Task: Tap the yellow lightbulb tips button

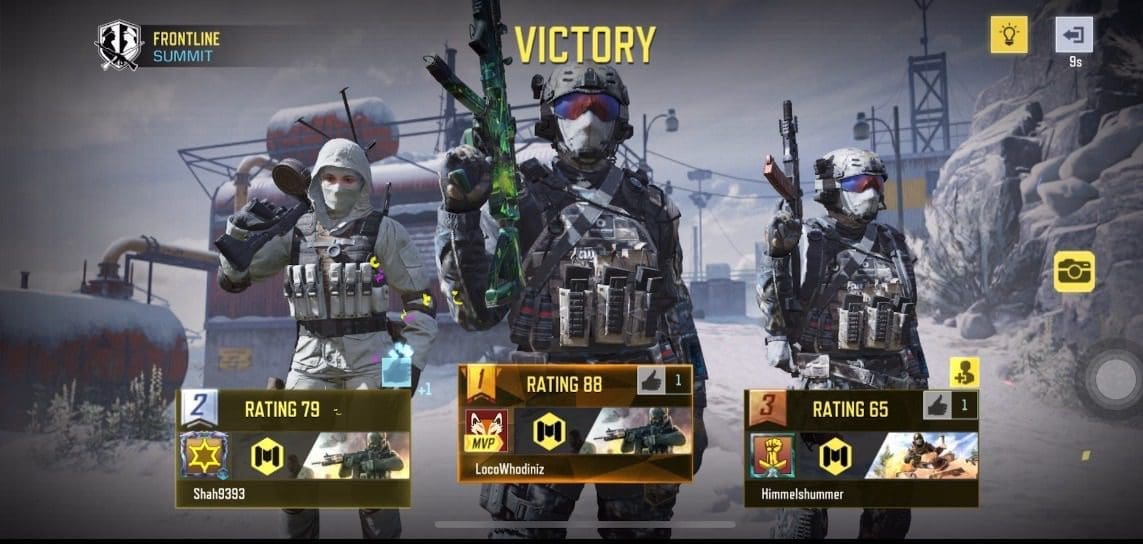Action: [x=1009, y=35]
